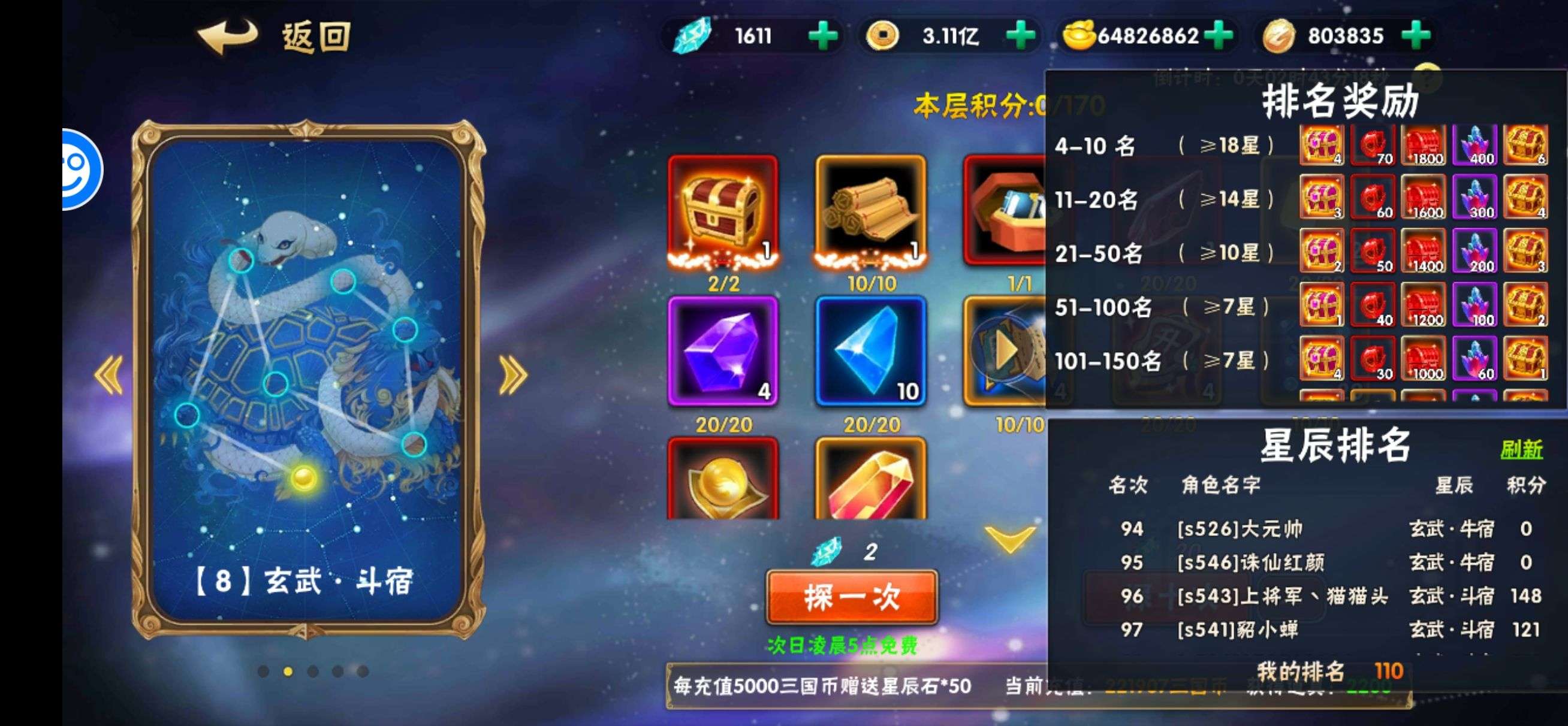1568x726 pixels.
Task: Tap the blue crystal reward slot
Action: pyautogui.click(x=870, y=351)
